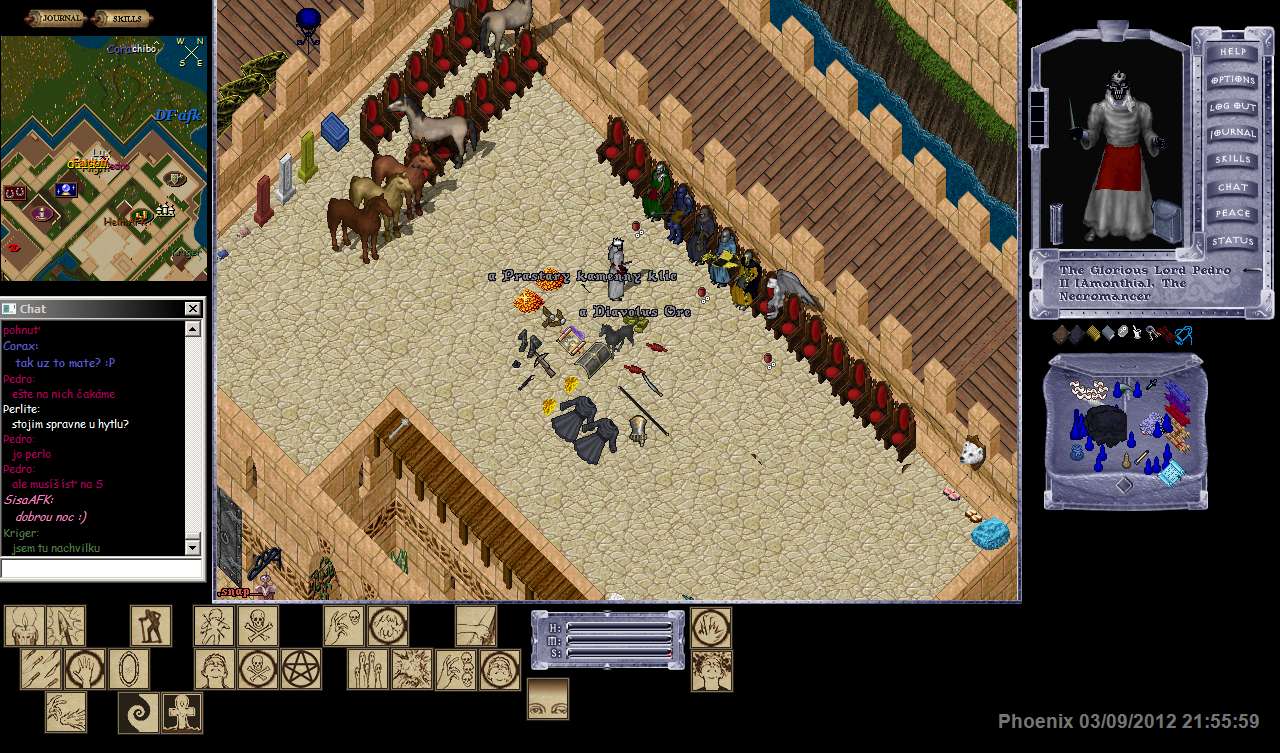The width and height of the screenshot is (1280, 753).
Task: Close the Chat window
Action: click(193, 309)
